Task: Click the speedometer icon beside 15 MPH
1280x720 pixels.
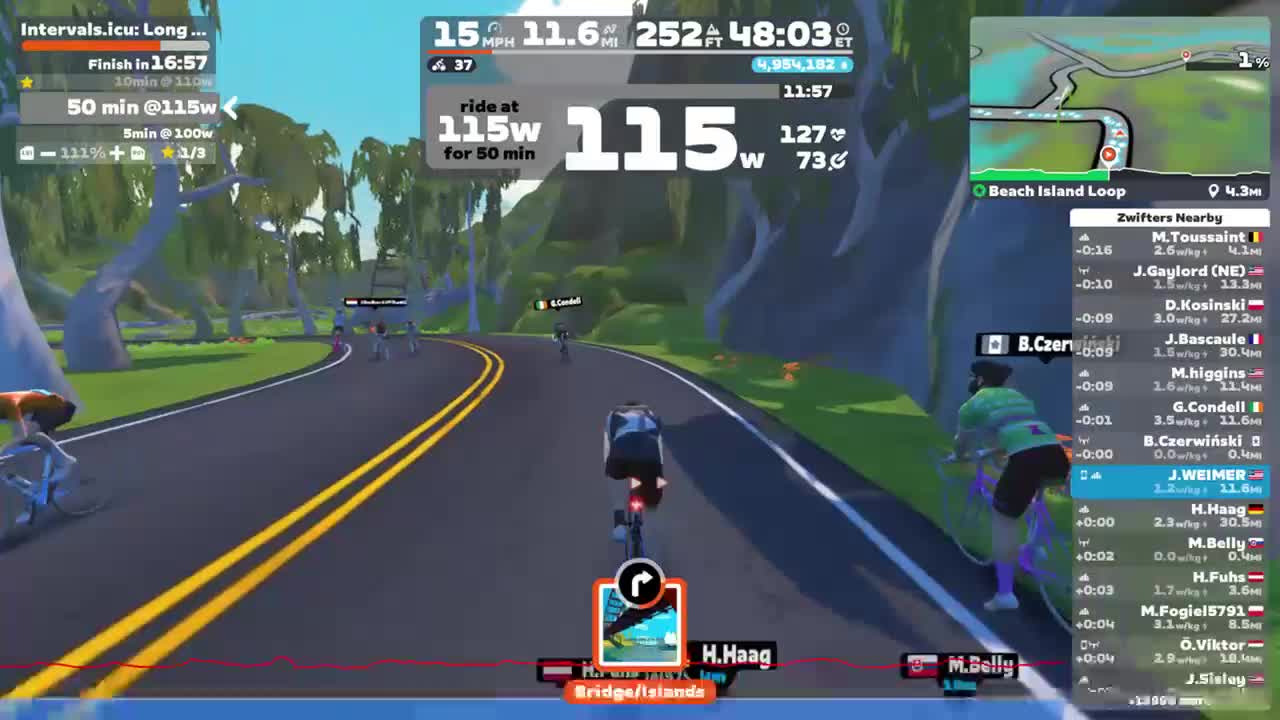Action: tap(495, 26)
